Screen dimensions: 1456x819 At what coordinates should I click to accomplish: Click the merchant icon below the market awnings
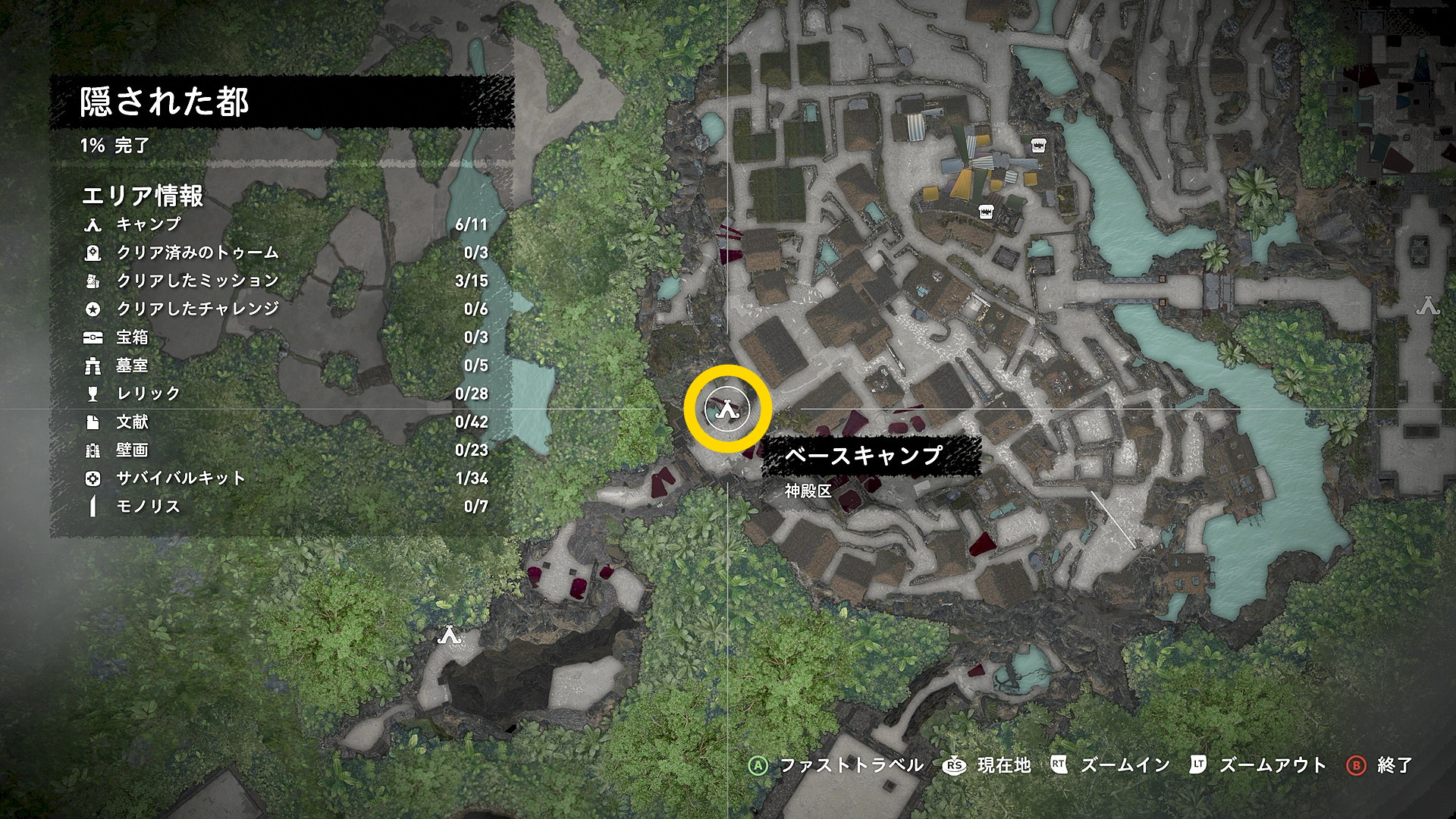tap(986, 212)
